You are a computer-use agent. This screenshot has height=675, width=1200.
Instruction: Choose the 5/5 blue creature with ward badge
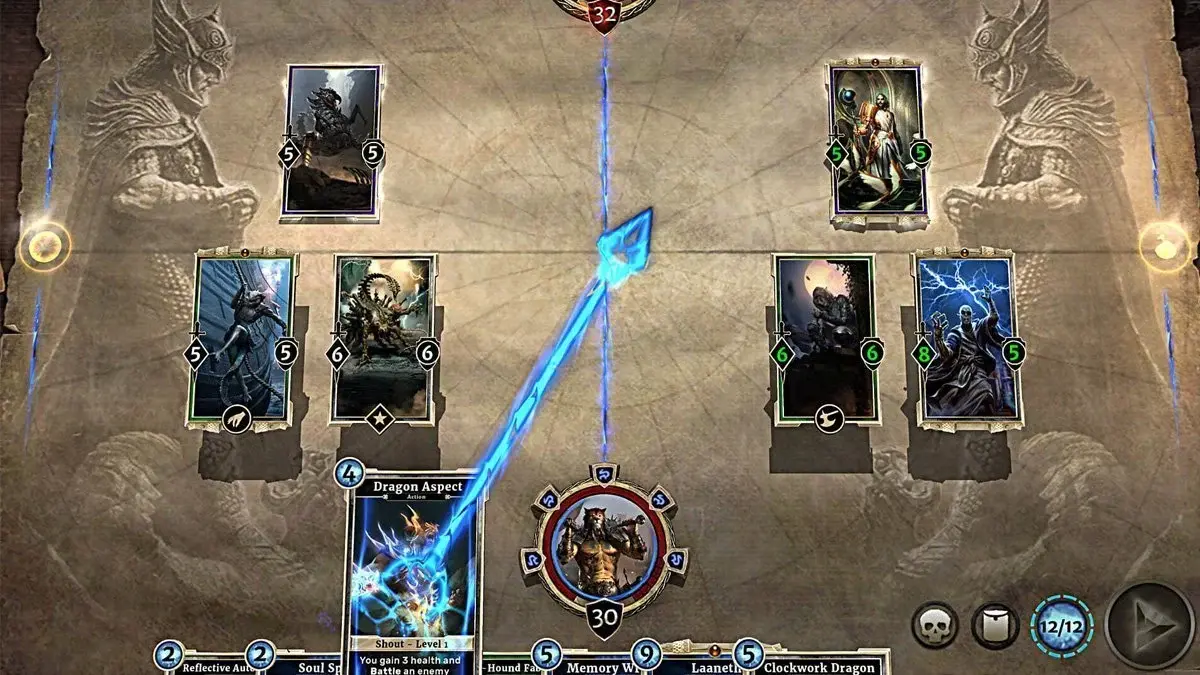pyautogui.click(x=243, y=337)
